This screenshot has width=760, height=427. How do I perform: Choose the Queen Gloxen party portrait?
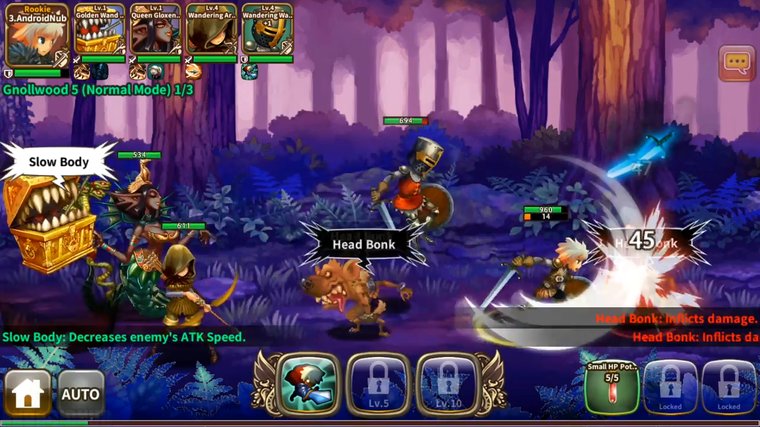[x=155, y=34]
